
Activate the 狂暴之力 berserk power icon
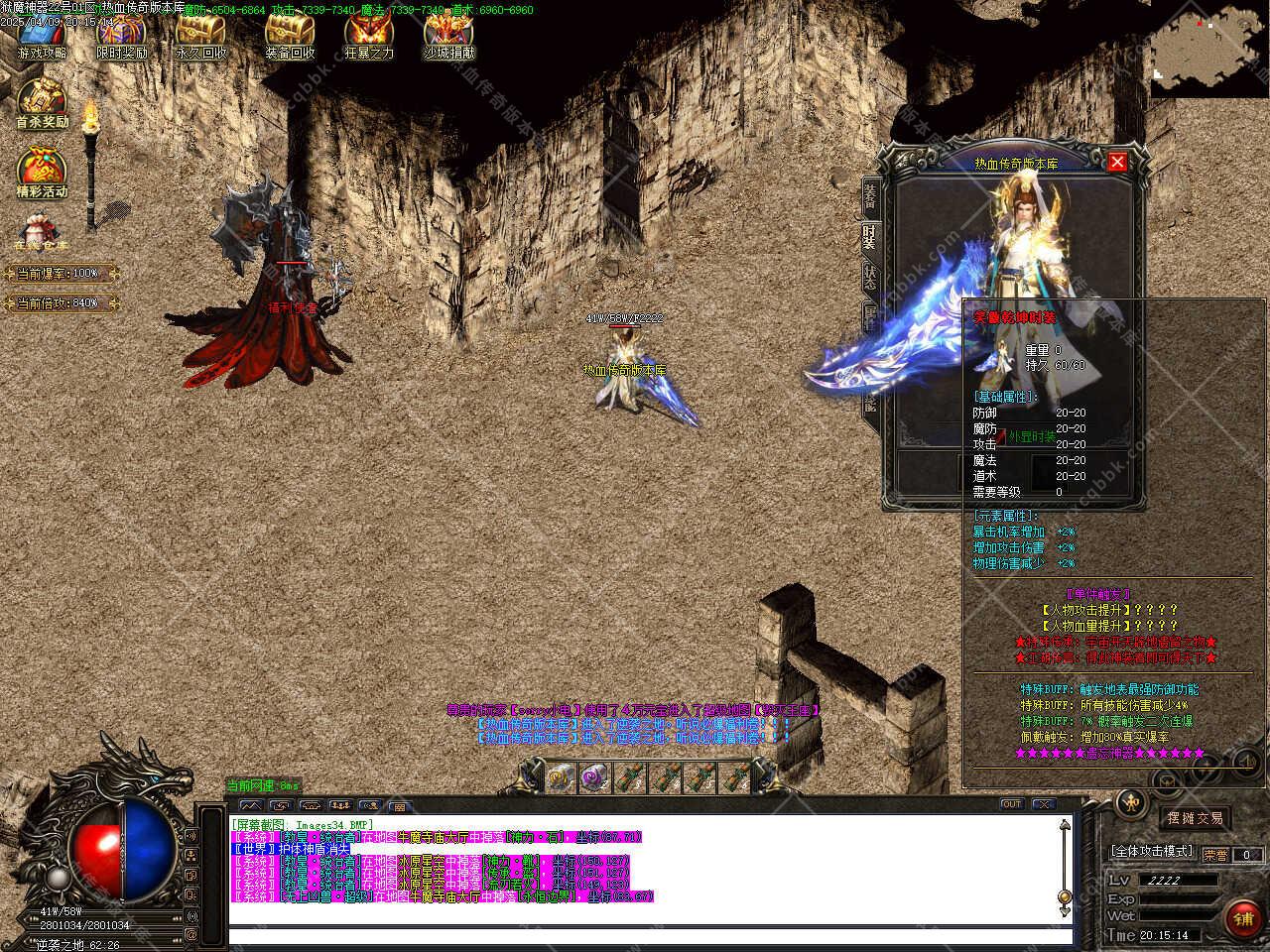pos(368,36)
